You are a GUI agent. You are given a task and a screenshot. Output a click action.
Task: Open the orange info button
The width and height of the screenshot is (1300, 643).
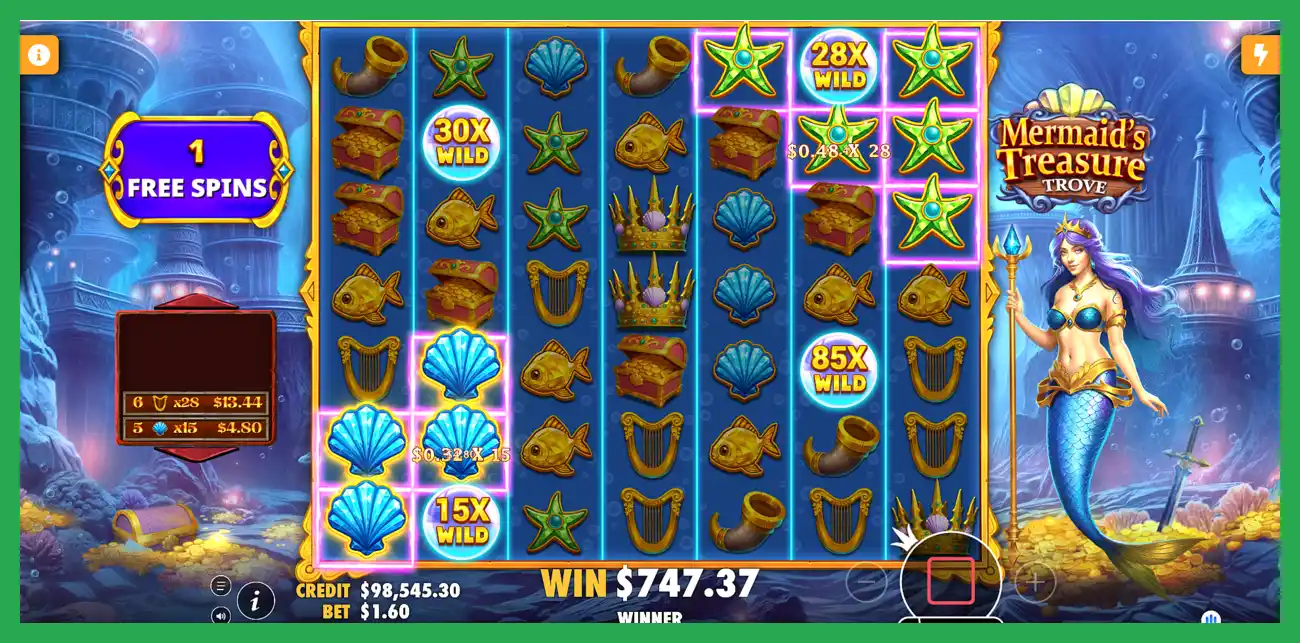point(39,54)
